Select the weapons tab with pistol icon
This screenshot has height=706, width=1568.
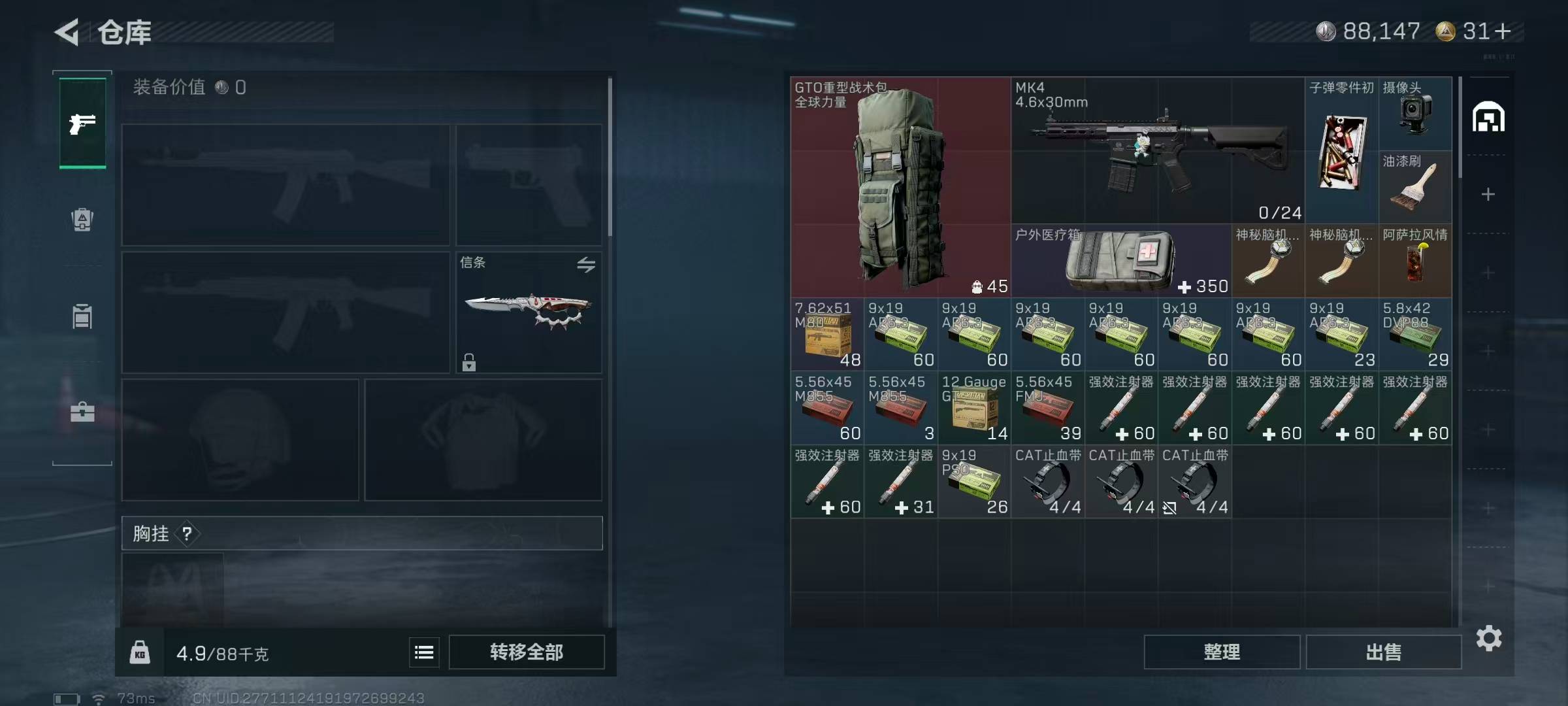(82, 123)
